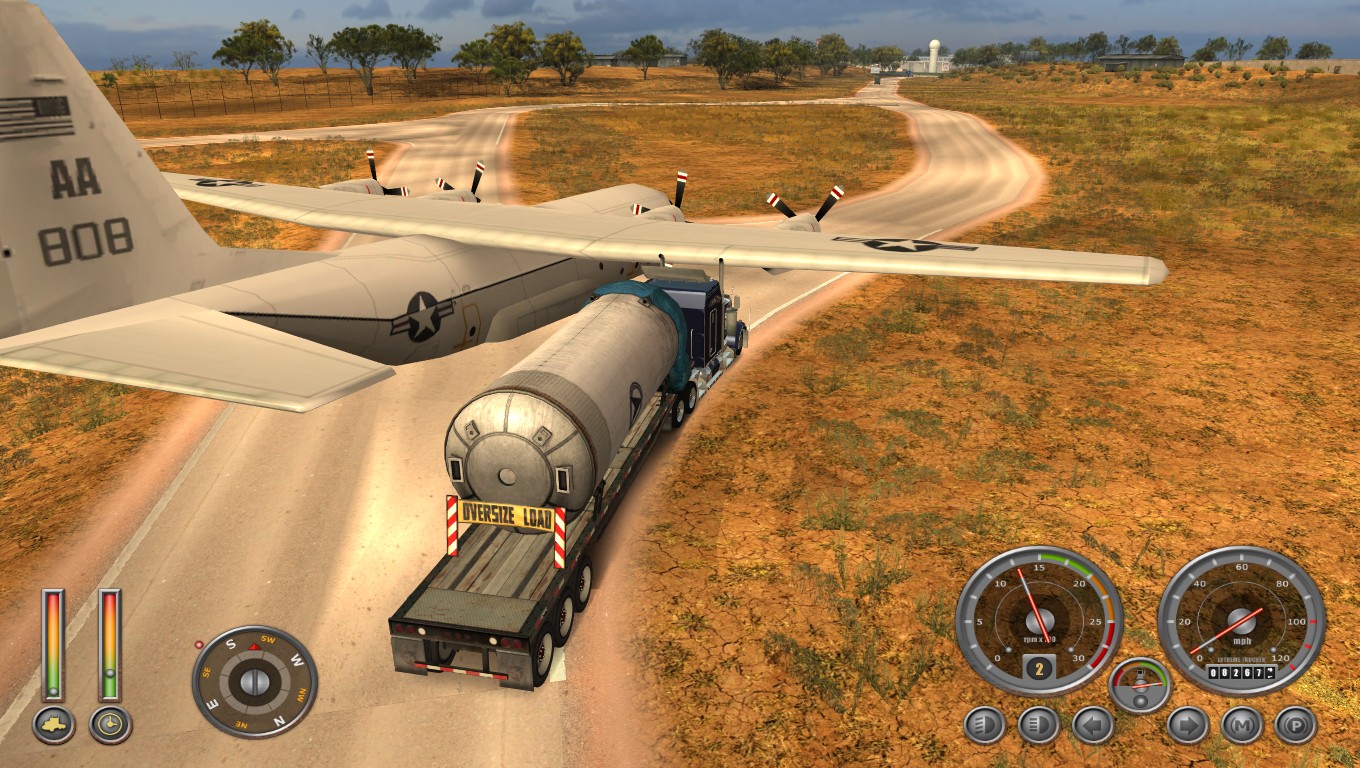1360x768 pixels.
Task: Click the round M button
Action: click(1241, 725)
